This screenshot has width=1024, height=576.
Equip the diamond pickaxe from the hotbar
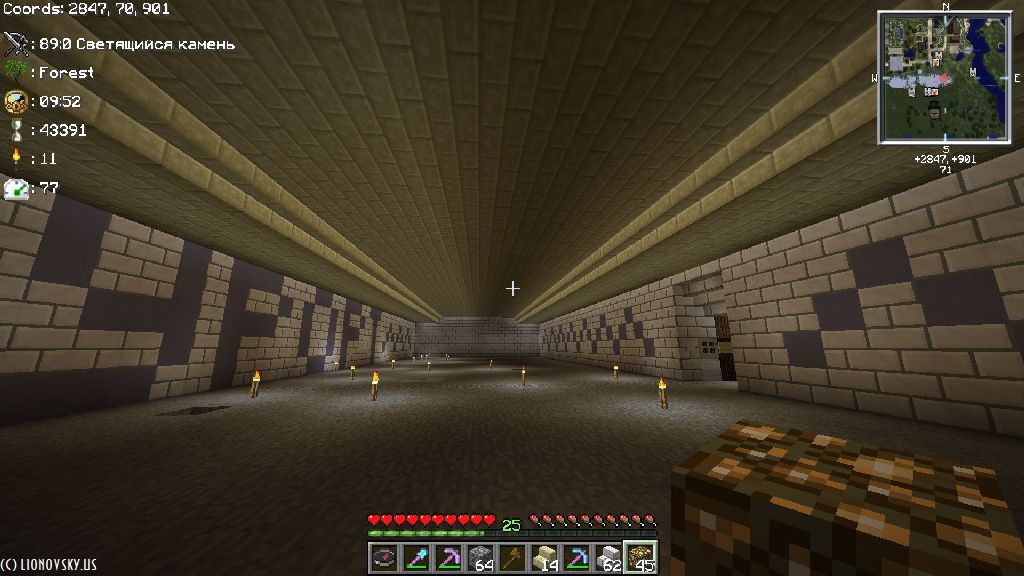coord(576,557)
